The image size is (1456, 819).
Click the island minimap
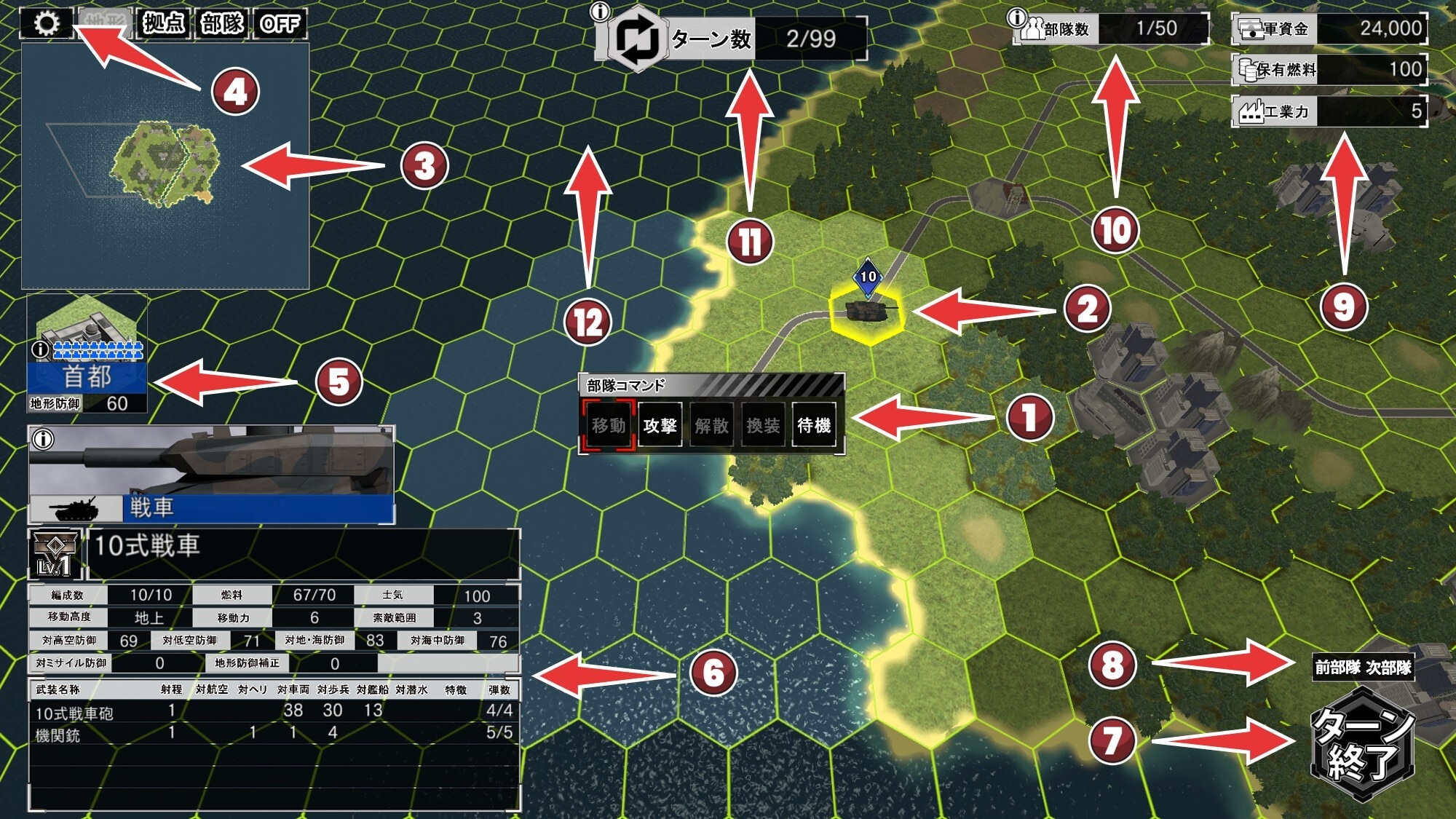point(164,164)
